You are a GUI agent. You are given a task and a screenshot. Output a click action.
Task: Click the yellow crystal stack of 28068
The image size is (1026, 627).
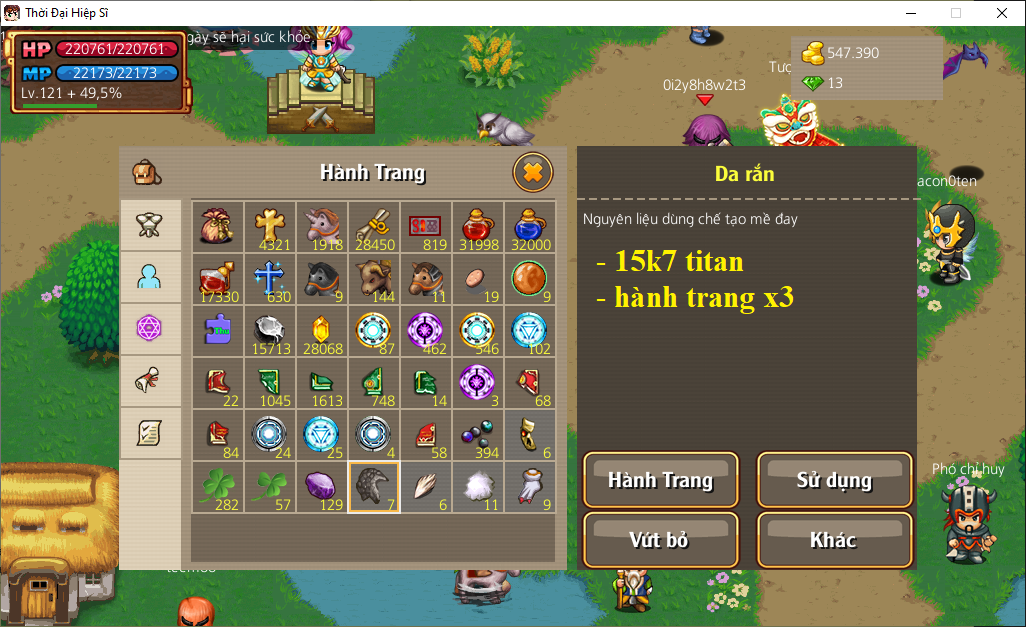pyautogui.click(x=322, y=331)
